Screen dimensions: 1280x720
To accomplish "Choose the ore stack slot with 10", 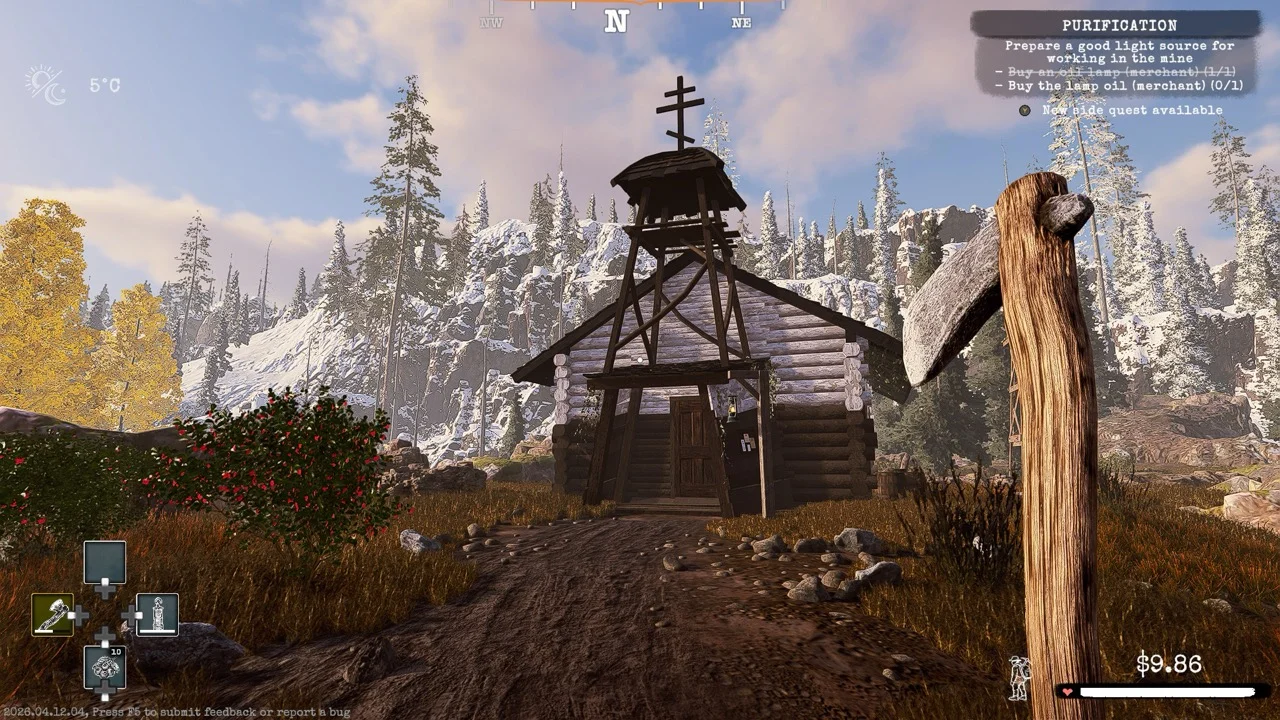I will coord(104,667).
